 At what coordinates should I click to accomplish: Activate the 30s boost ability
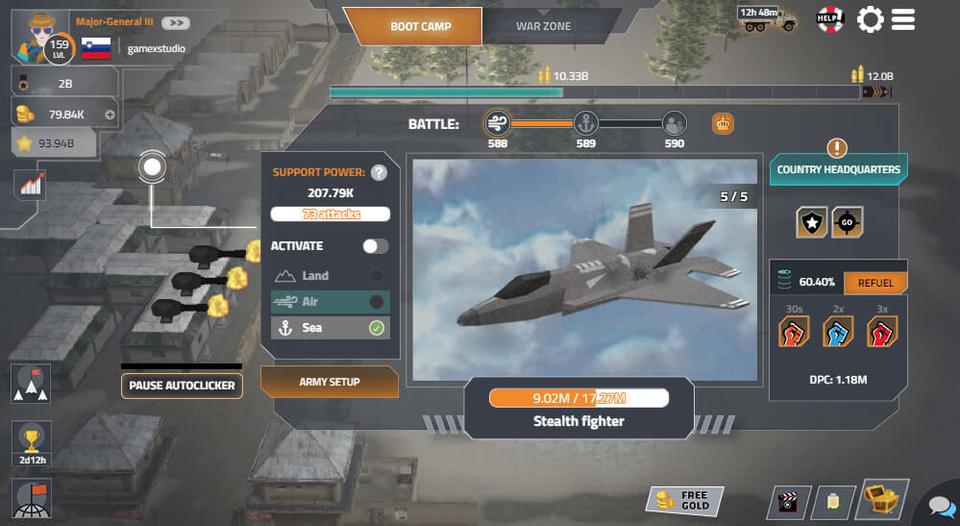coord(794,331)
